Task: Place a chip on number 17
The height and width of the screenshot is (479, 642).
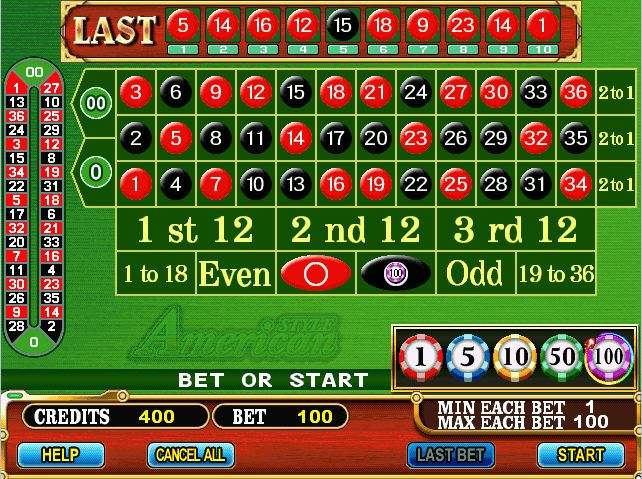Action: 336,138
